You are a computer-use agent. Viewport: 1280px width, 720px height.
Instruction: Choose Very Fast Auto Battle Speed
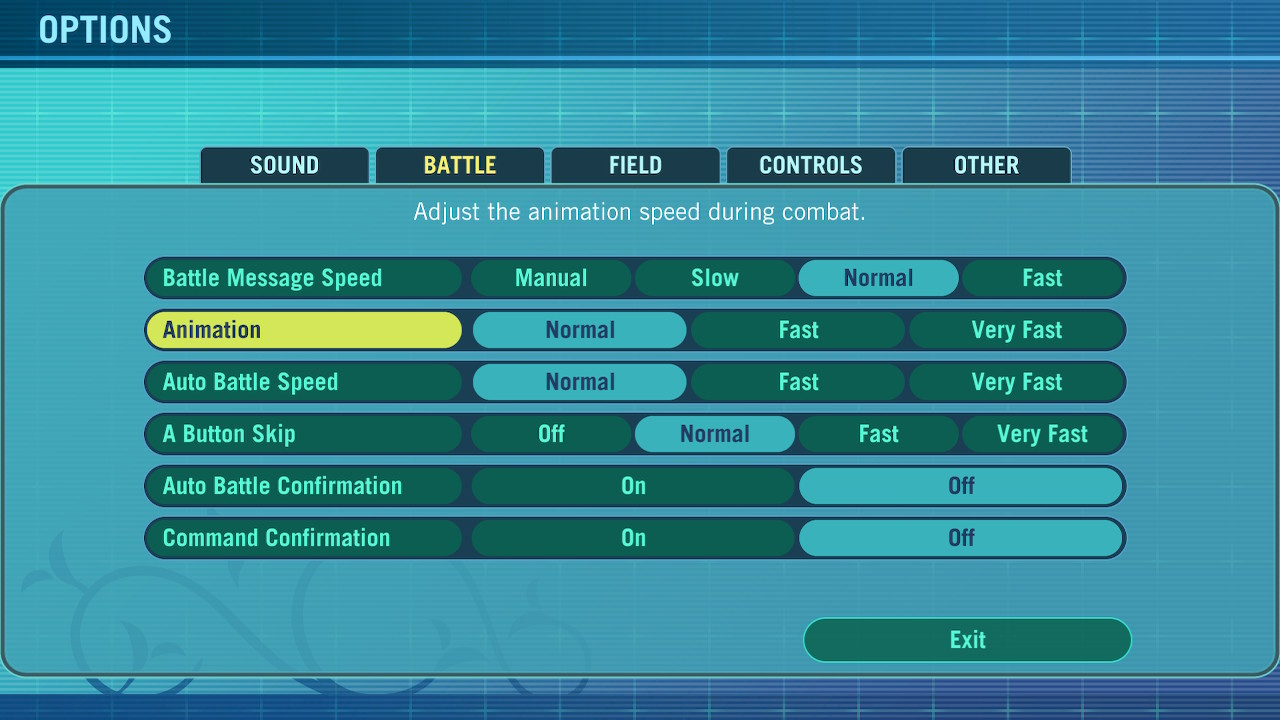tap(1016, 382)
